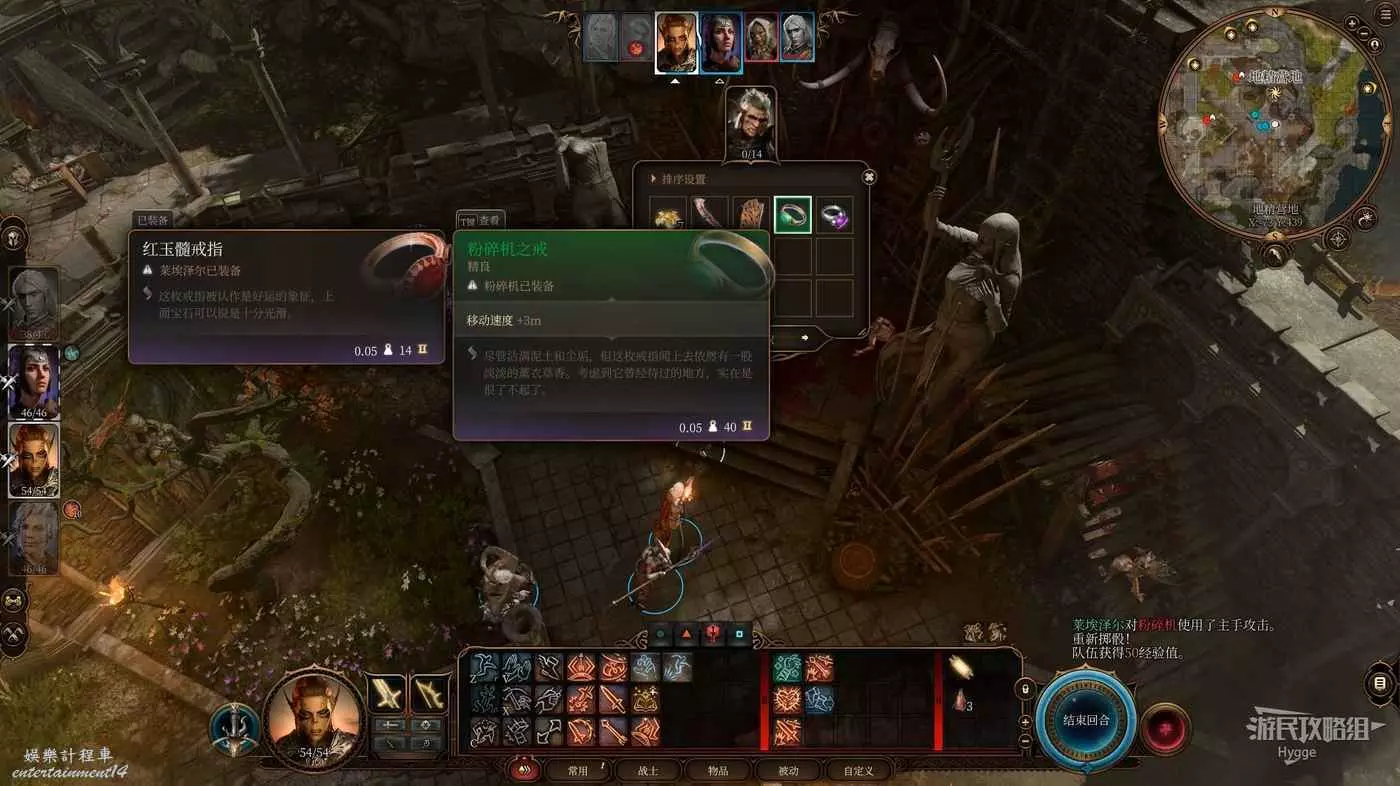
Task: Pick the purple gem ring loot slot
Action: pyautogui.click(x=834, y=214)
